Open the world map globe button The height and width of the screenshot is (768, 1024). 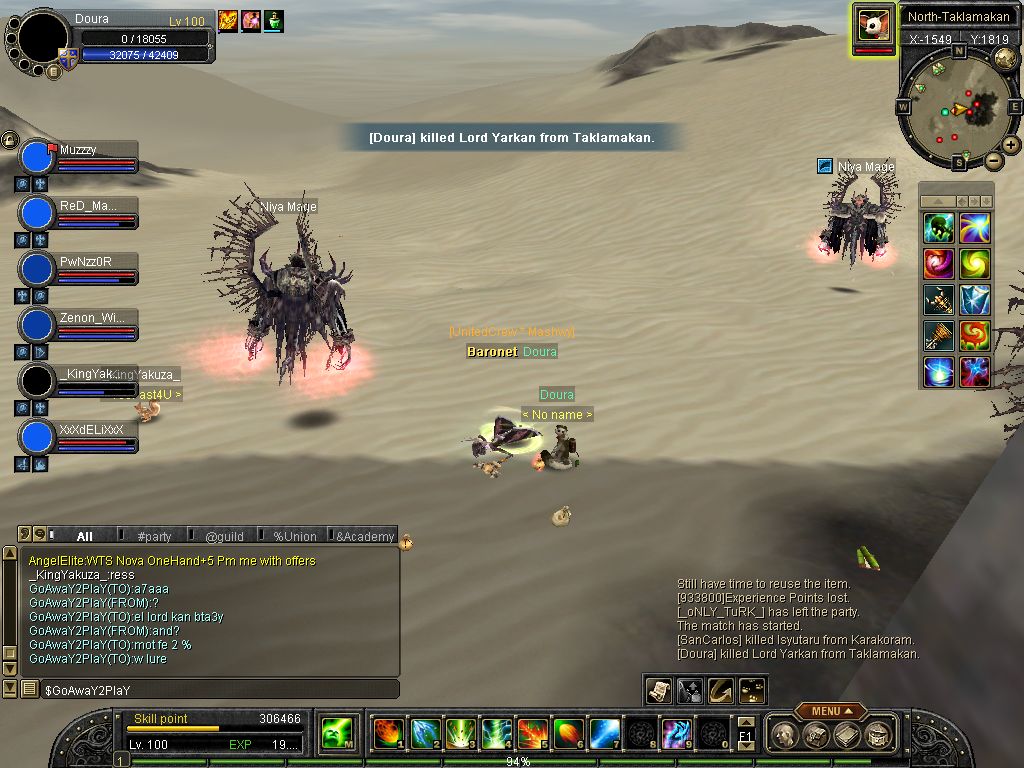[1005, 58]
